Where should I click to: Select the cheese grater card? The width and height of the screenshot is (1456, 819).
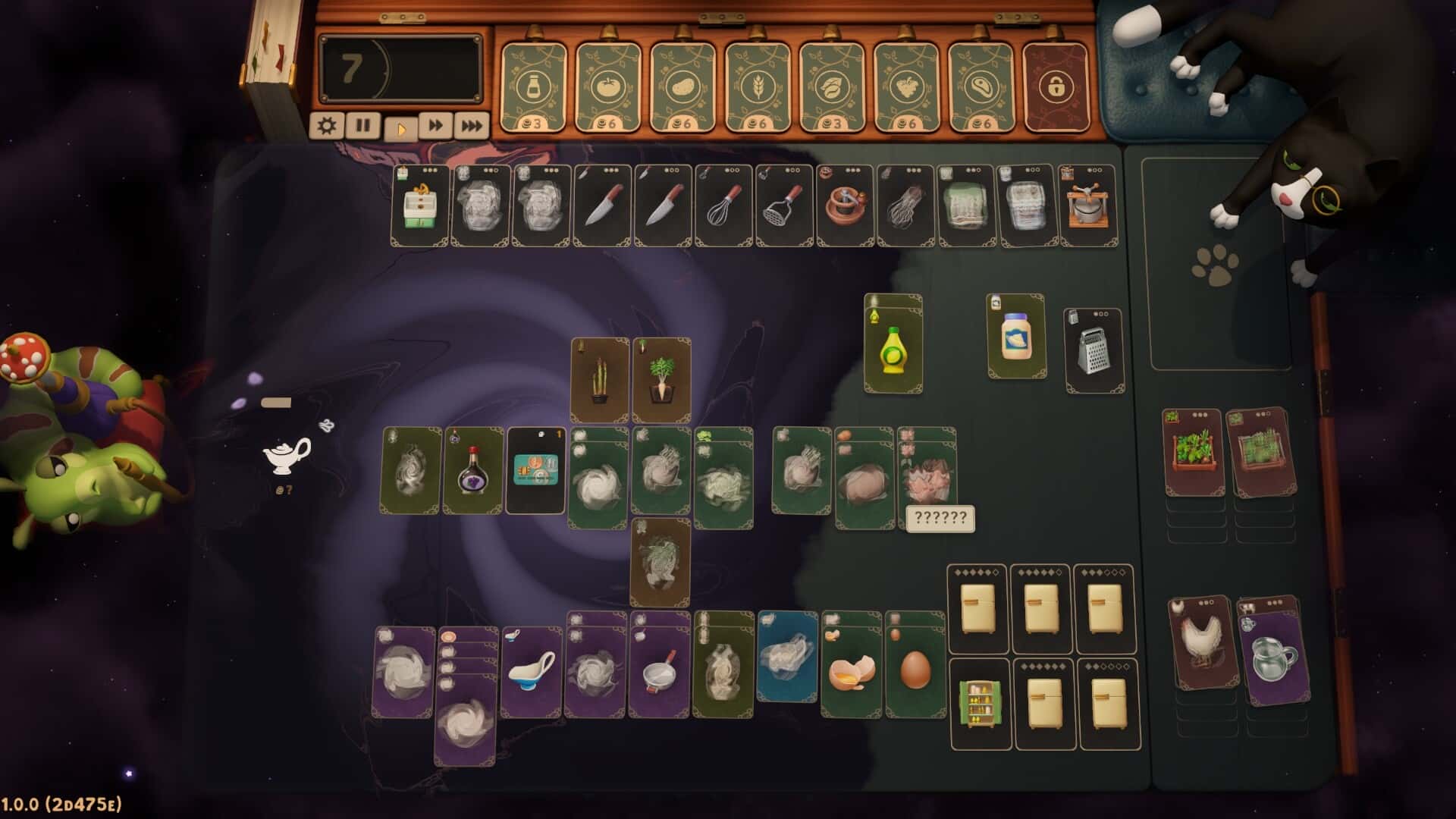click(x=1094, y=350)
